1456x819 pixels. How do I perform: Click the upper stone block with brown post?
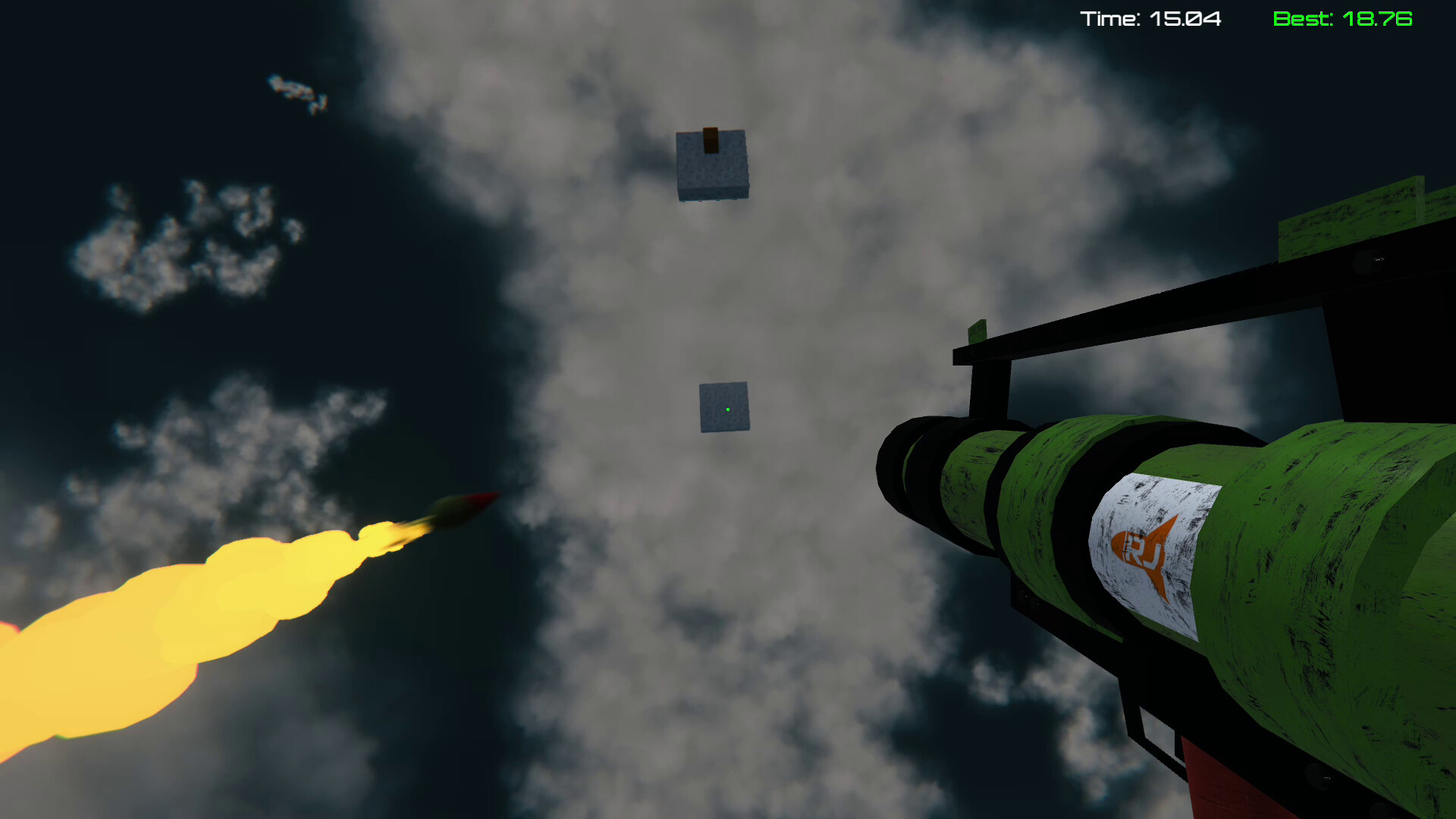tap(711, 167)
